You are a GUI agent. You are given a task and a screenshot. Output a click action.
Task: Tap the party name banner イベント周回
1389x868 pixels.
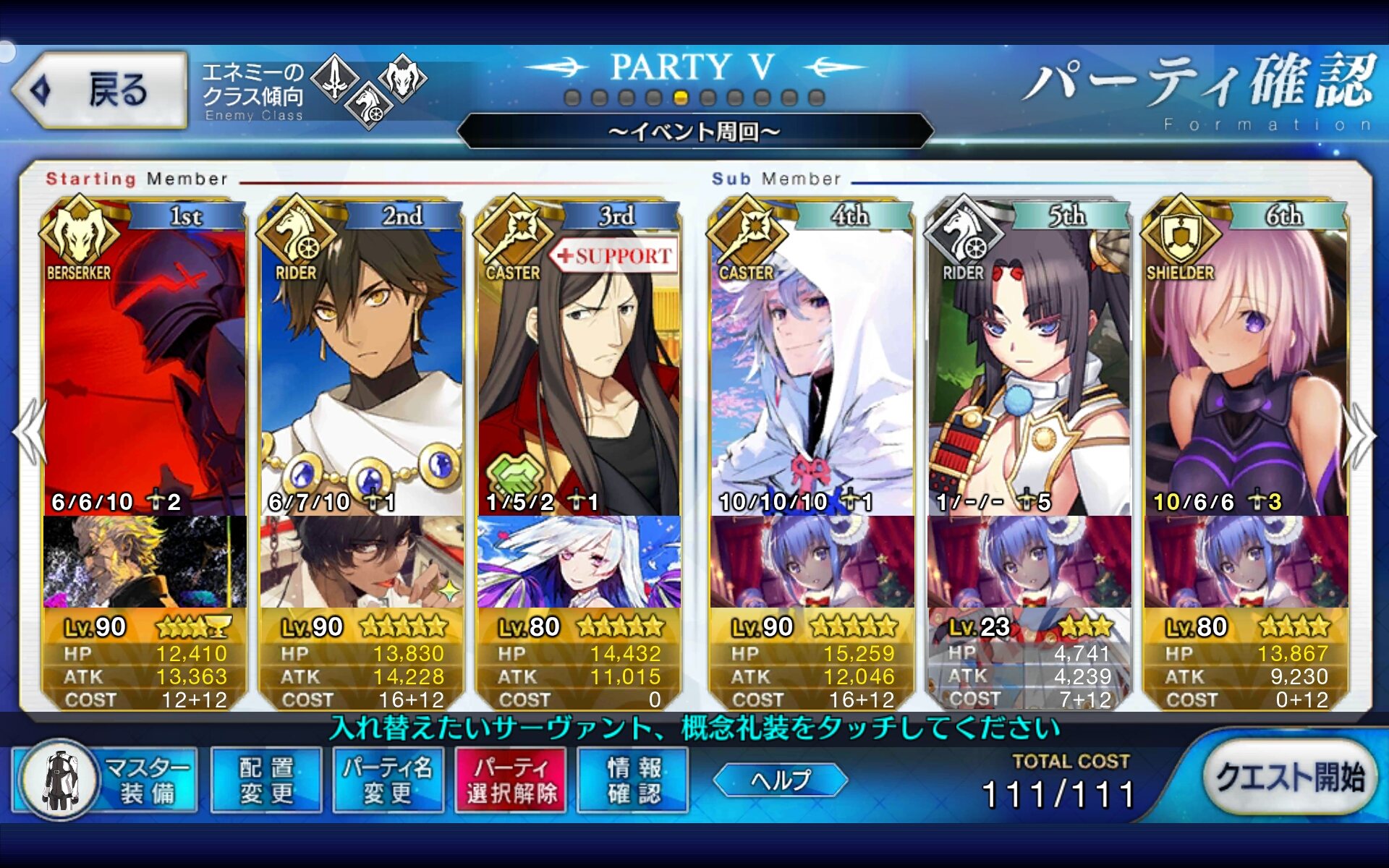click(694, 131)
